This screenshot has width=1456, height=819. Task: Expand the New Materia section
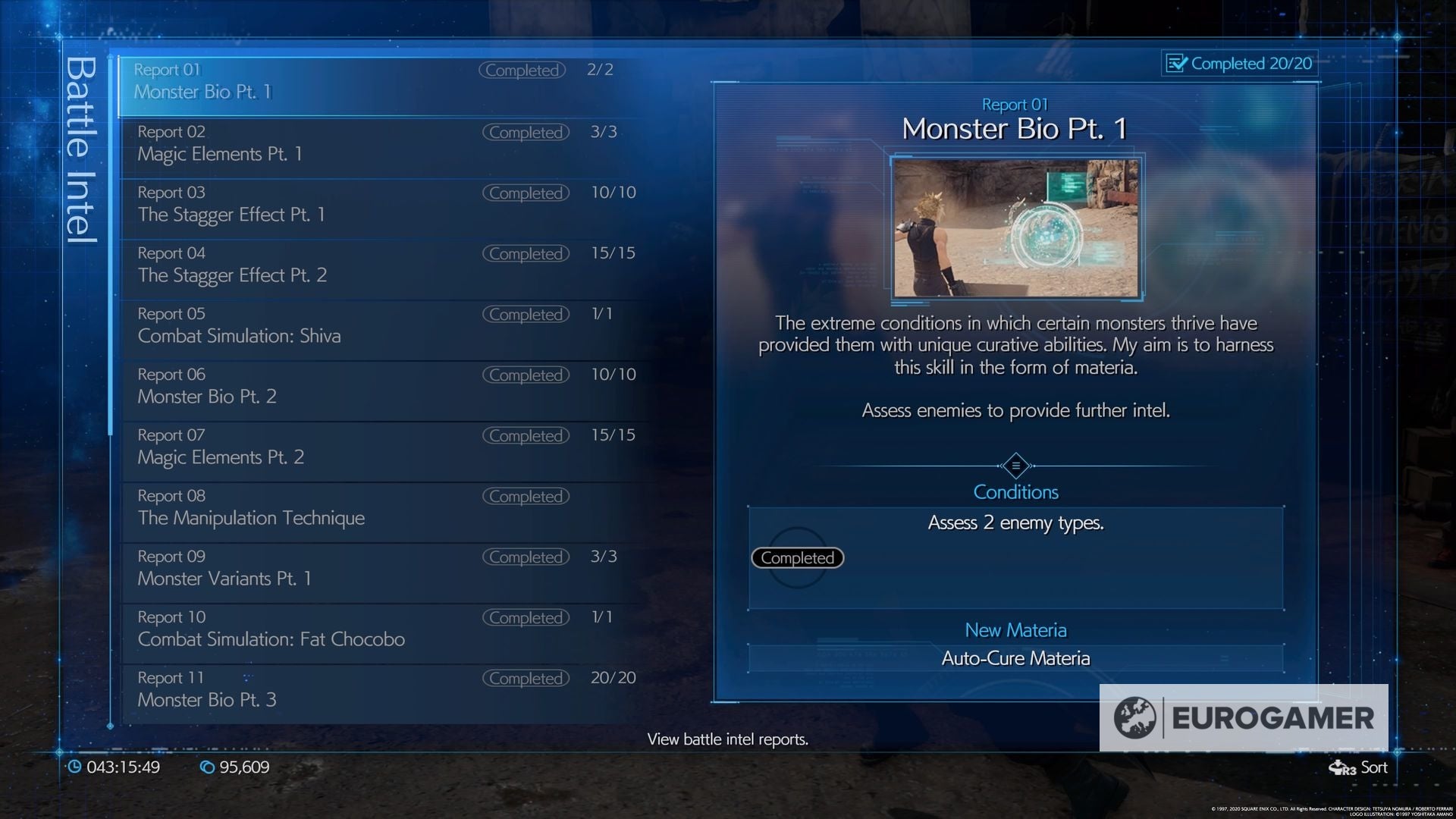click(1015, 630)
